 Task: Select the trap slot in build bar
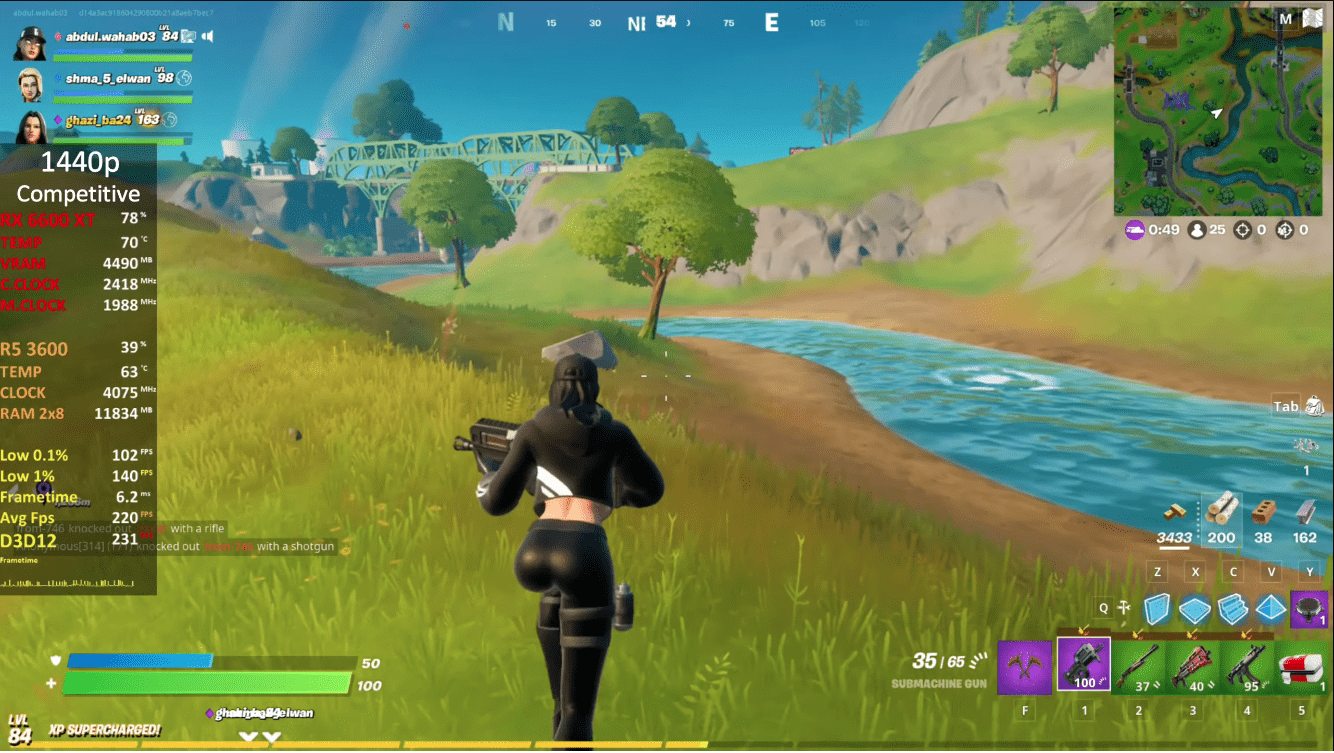coord(1309,608)
